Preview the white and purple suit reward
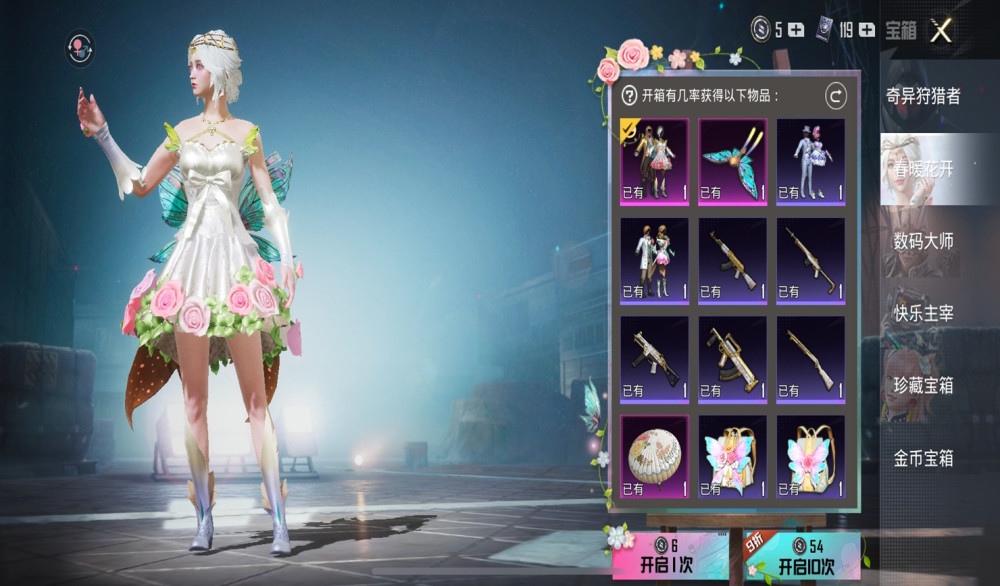The image size is (1000, 586). pyautogui.click(x=810, y=161)
